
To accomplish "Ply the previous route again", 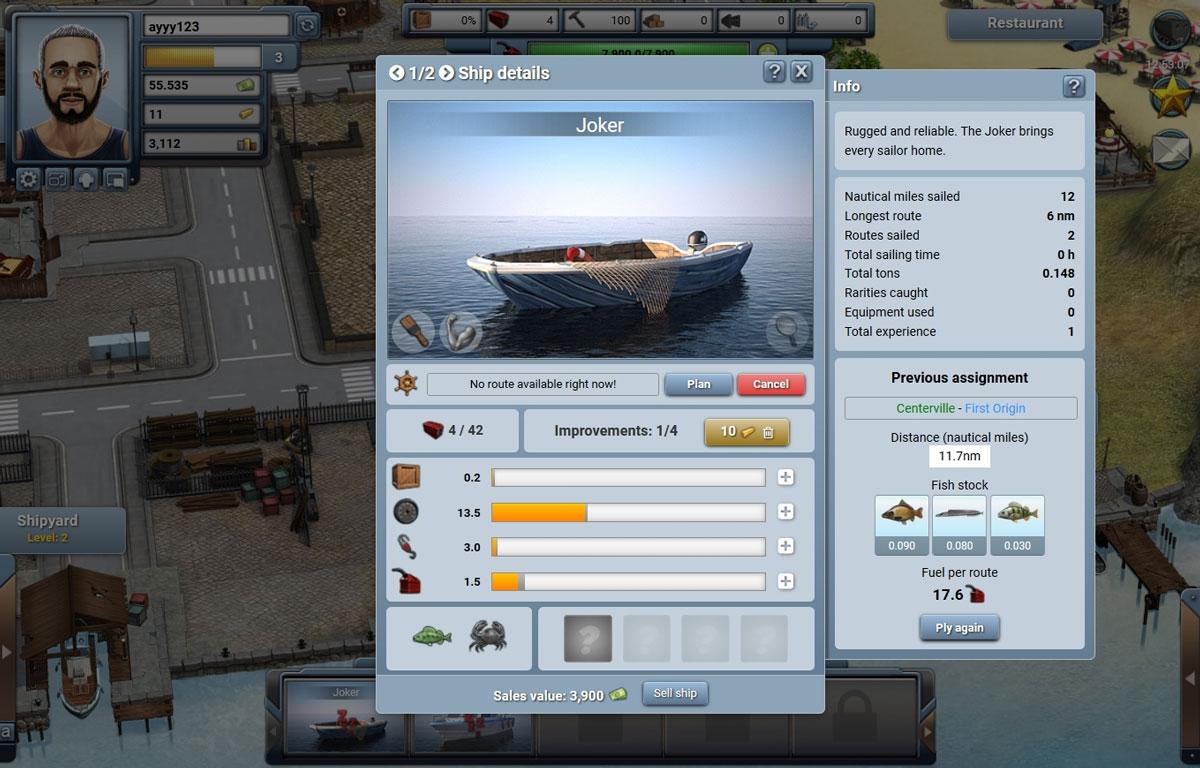I will tap(959, 628).
